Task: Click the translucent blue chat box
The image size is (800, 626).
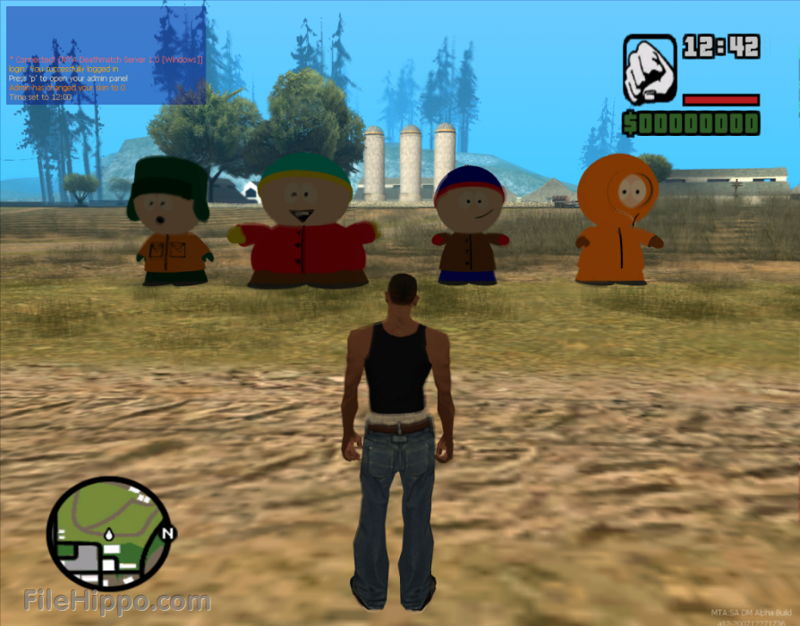Action: pyautogui.click(x=106, y=56)
